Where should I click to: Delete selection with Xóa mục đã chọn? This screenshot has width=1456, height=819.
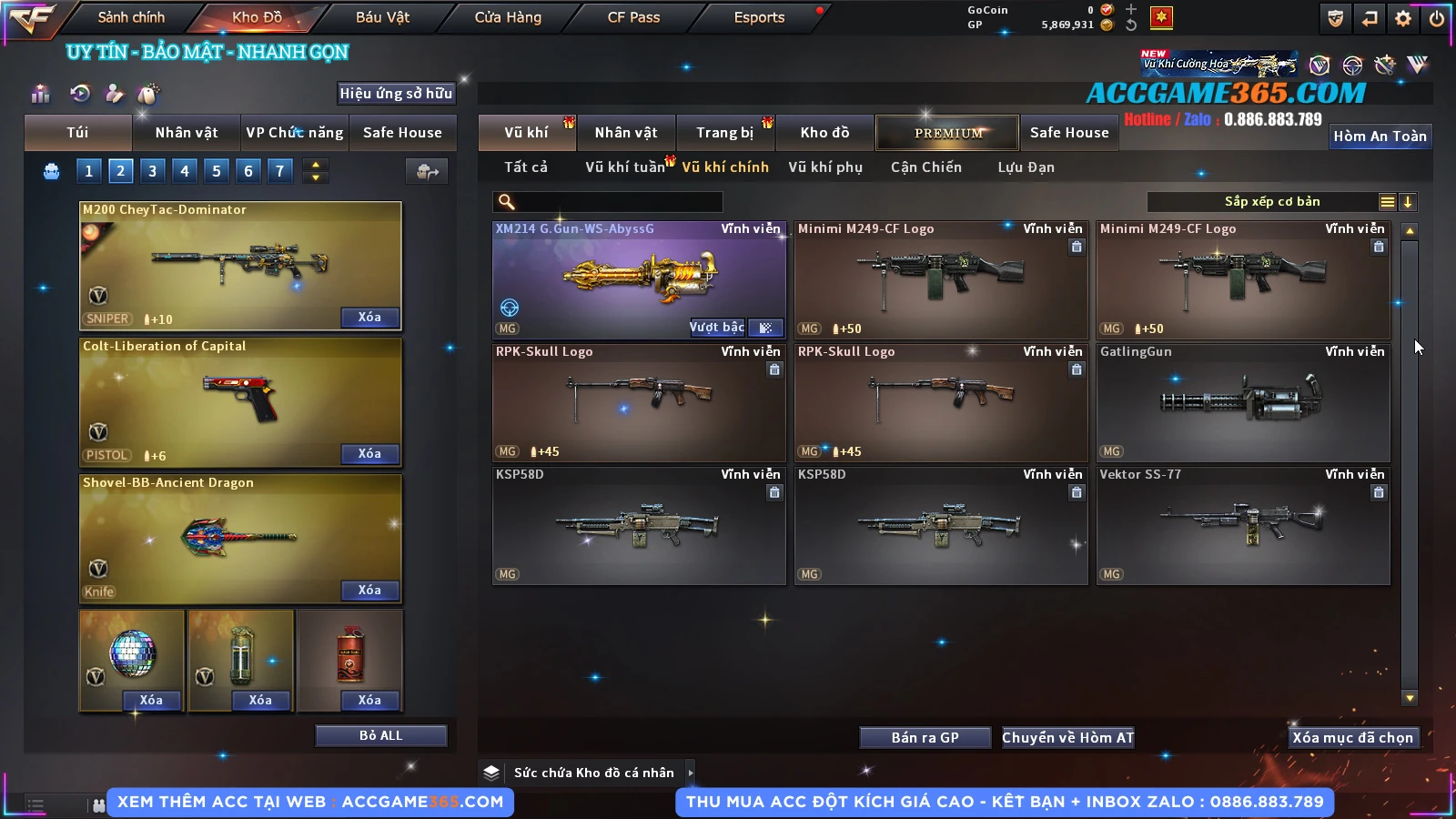tap(1352, 737)
